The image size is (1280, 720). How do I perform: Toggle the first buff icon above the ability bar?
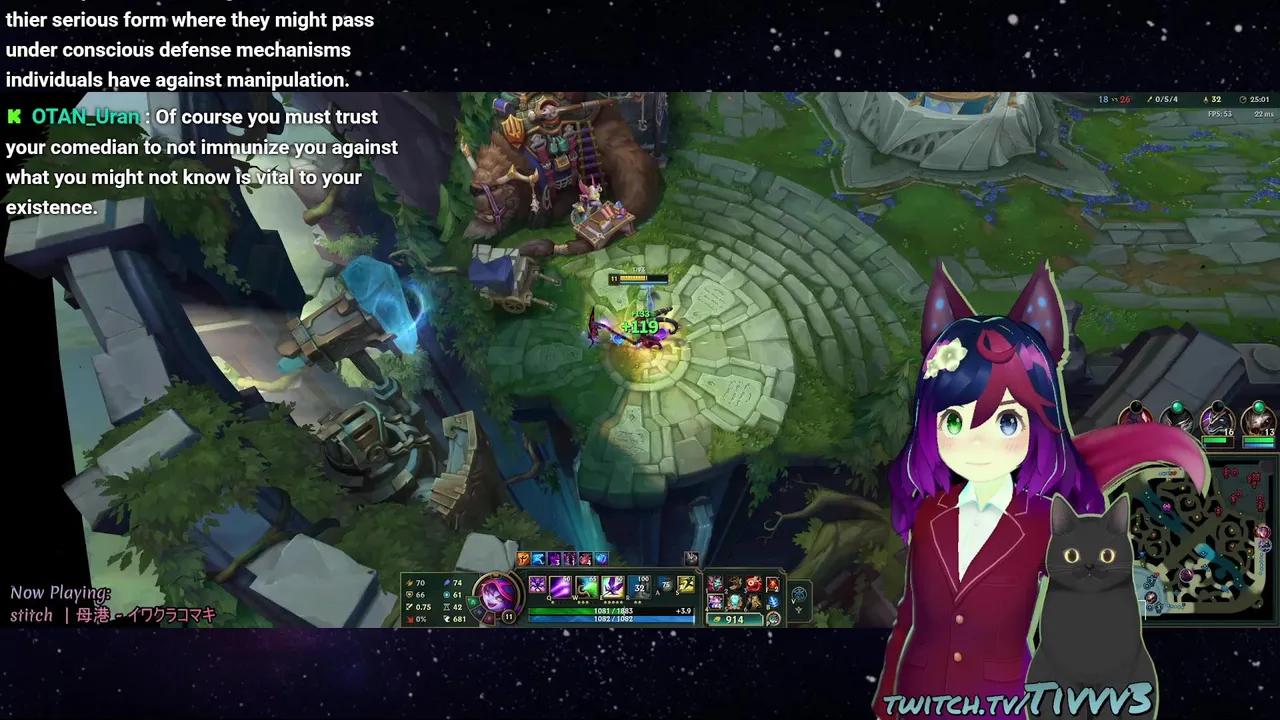522,559
